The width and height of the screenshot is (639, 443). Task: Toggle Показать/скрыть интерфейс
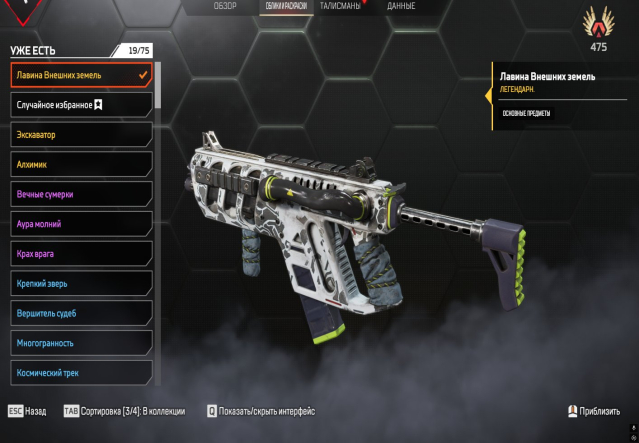pos(261,411)
